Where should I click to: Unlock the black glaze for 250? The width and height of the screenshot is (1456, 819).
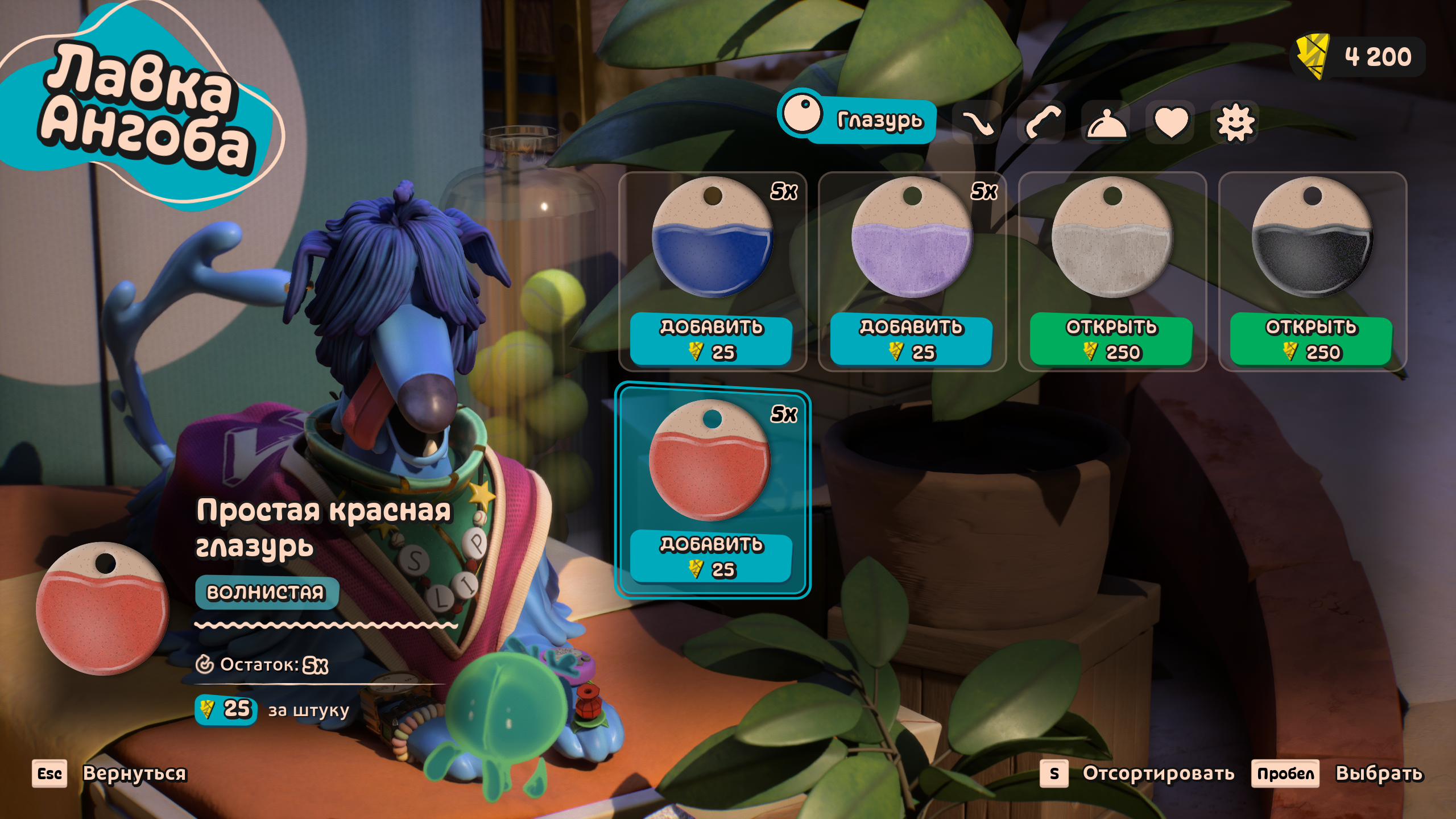[x=1311, y=340]
